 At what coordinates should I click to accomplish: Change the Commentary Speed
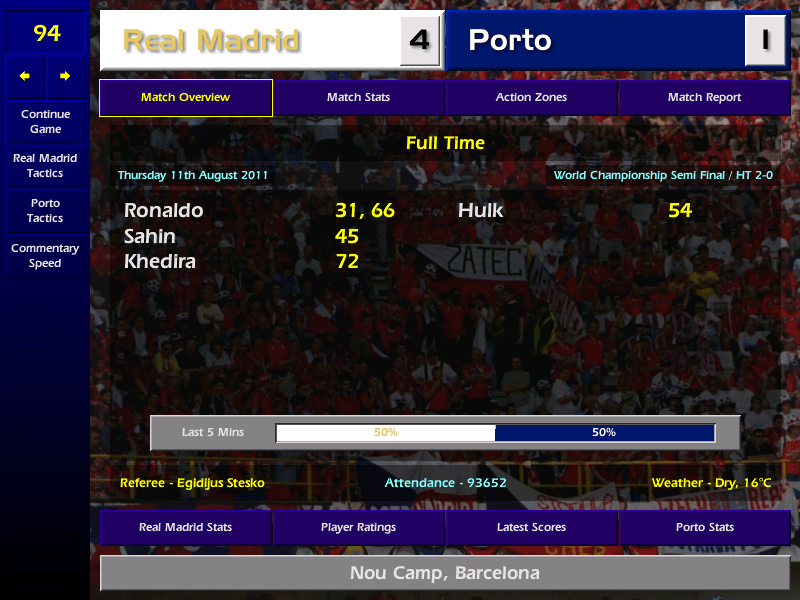[x=45, y=256]
